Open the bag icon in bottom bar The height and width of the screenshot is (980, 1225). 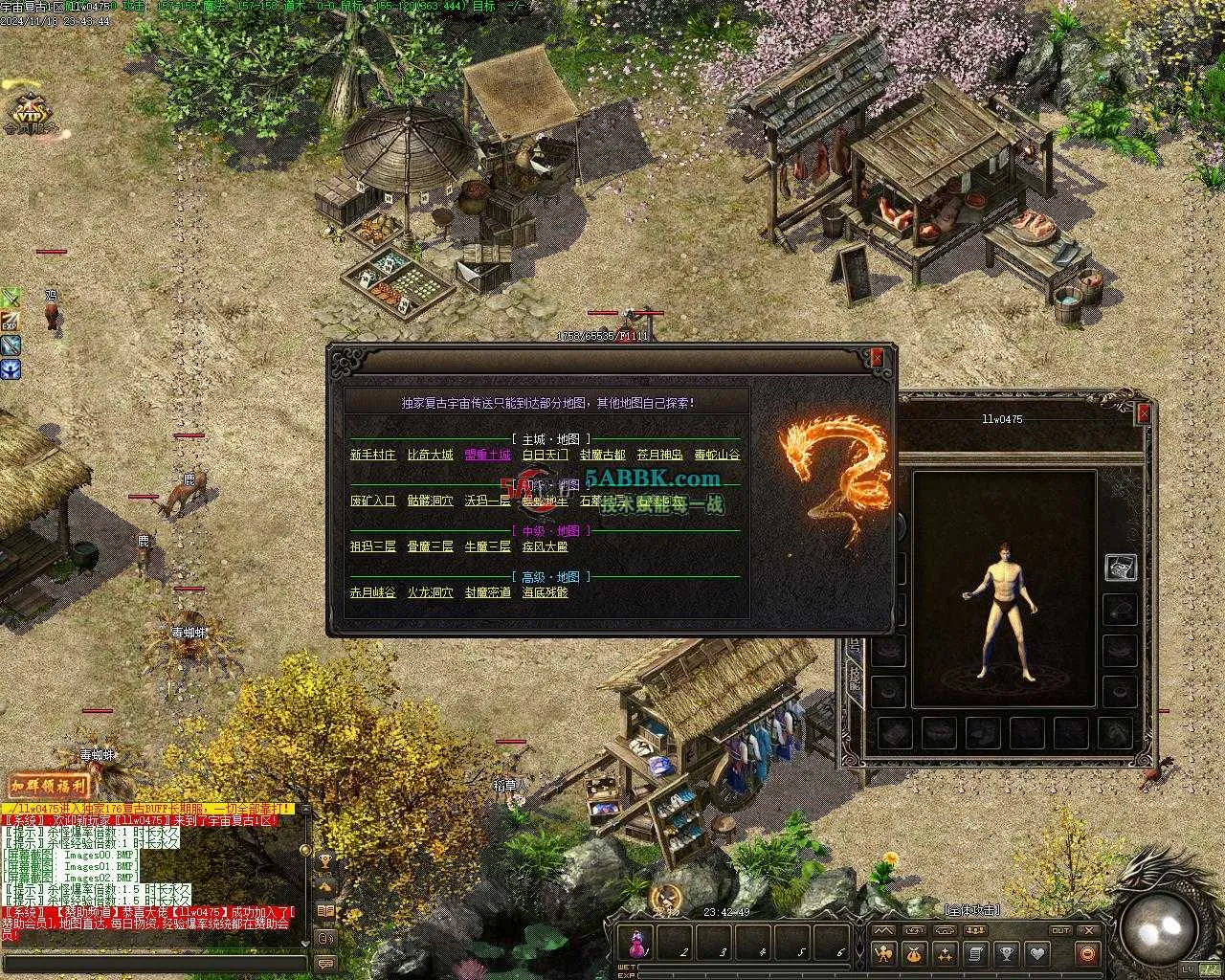914,953
